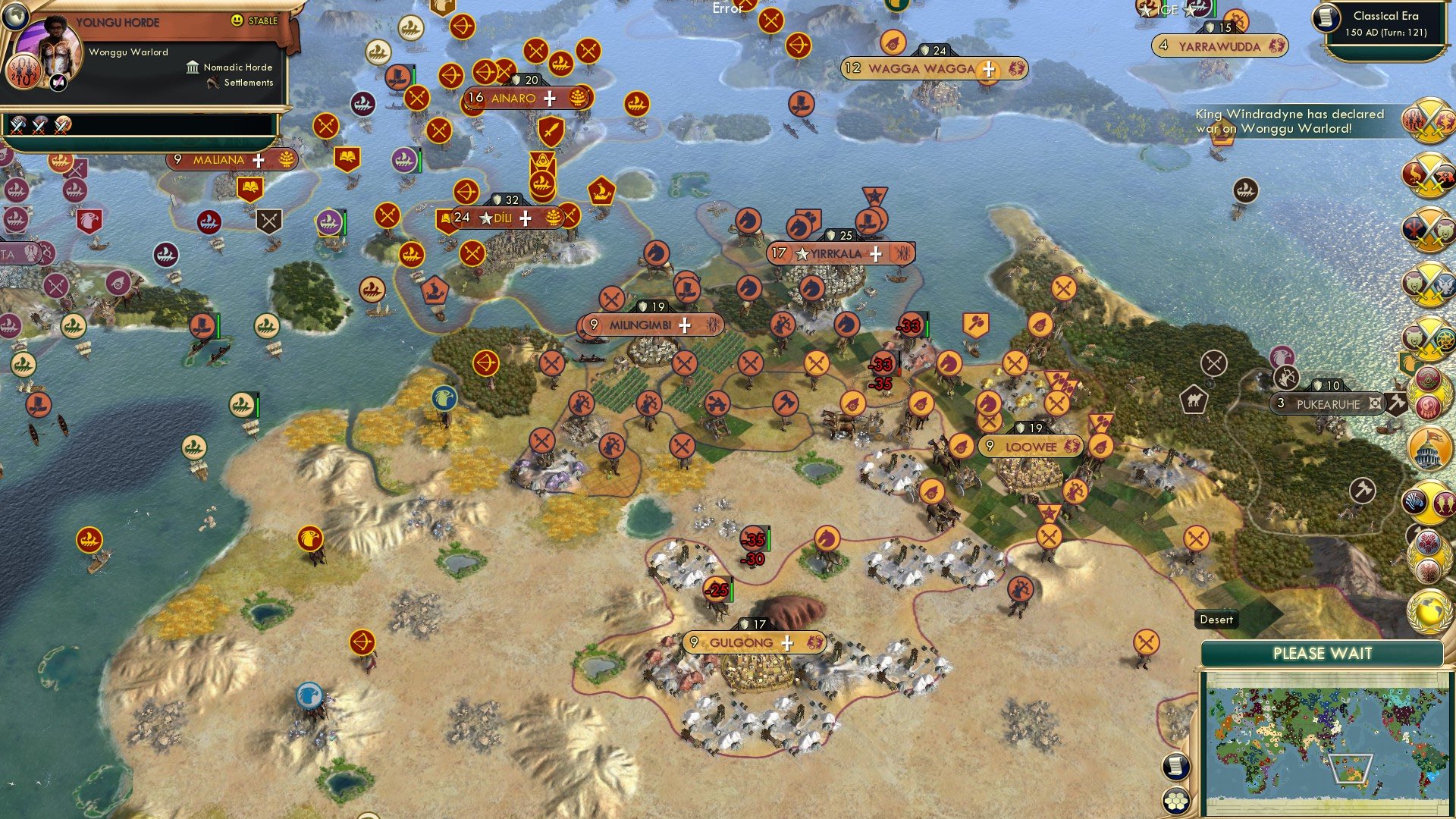Expand the Milingimbi city banner plus icon

coord(685,325)
